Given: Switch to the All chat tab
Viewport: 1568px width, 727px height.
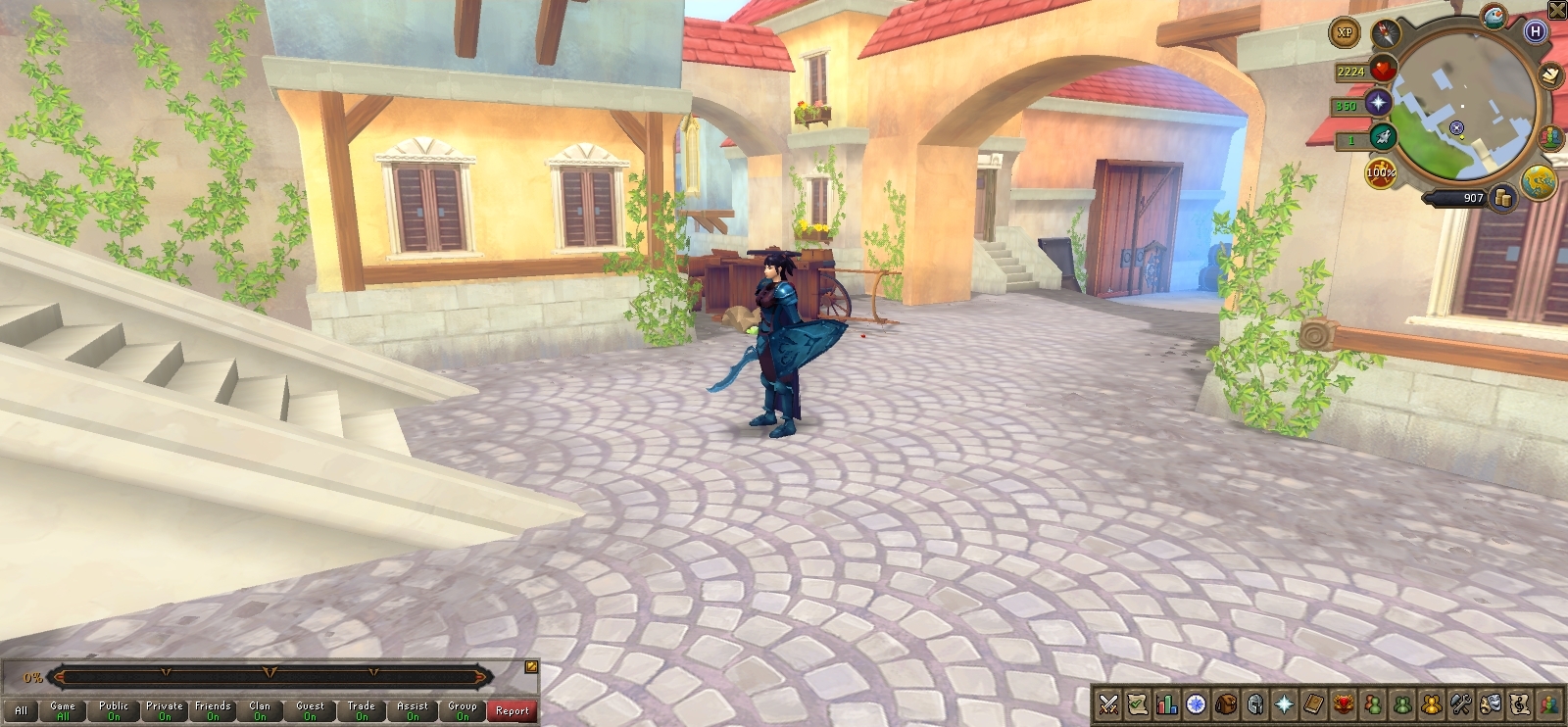Looking at the screenshot, I should click(x=21, y=710).
